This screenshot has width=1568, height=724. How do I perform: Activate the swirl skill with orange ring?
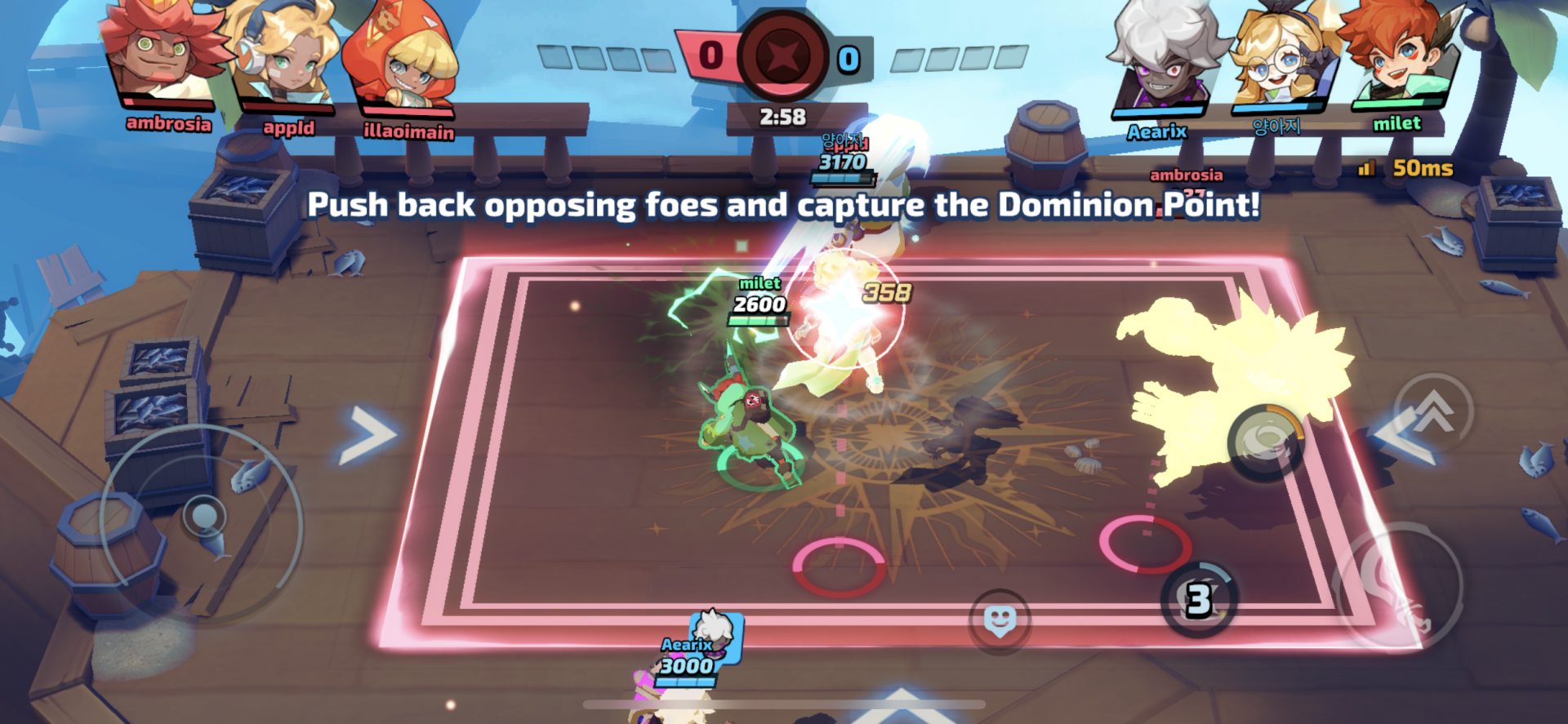tap(1265, 442)
